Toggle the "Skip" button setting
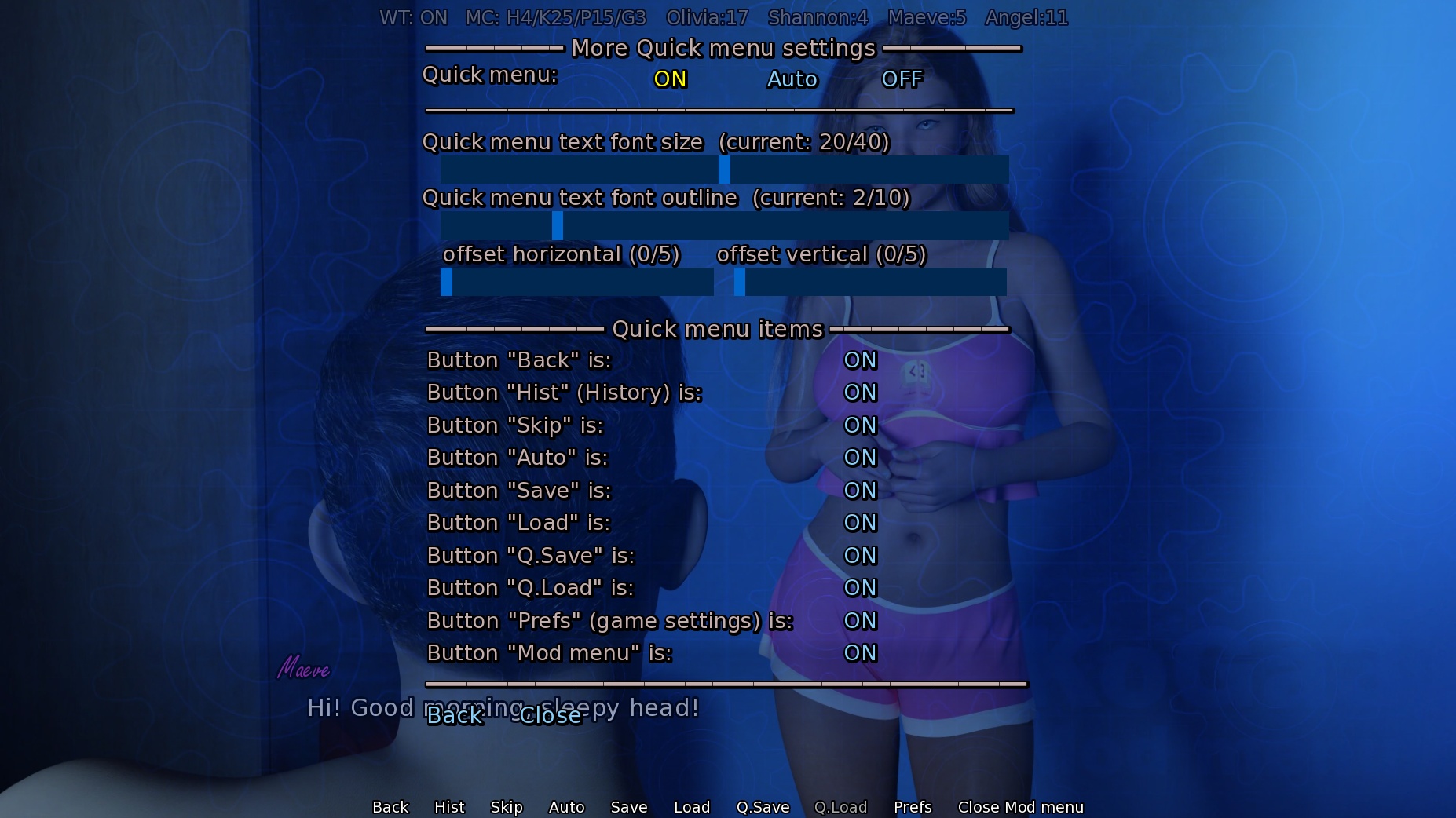This screenshot has width=1456, height=818. pyautogui.click(x=860, y=425)
